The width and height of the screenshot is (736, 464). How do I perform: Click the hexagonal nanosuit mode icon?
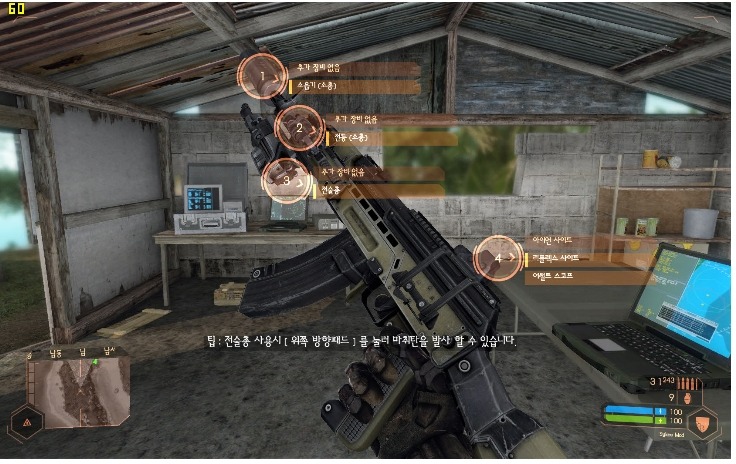(x=703, y=423)
